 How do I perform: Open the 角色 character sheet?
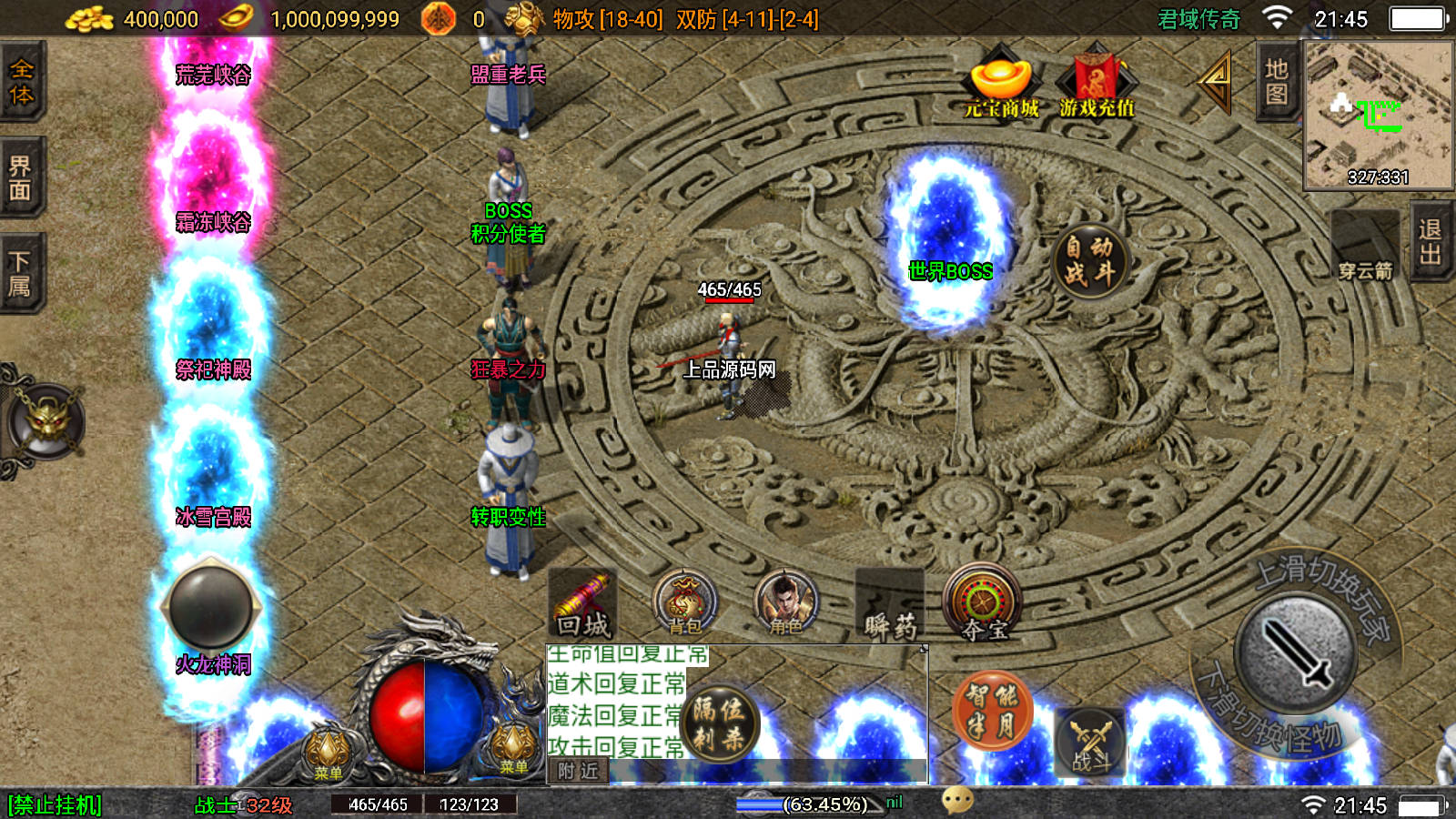click(785, 604)
